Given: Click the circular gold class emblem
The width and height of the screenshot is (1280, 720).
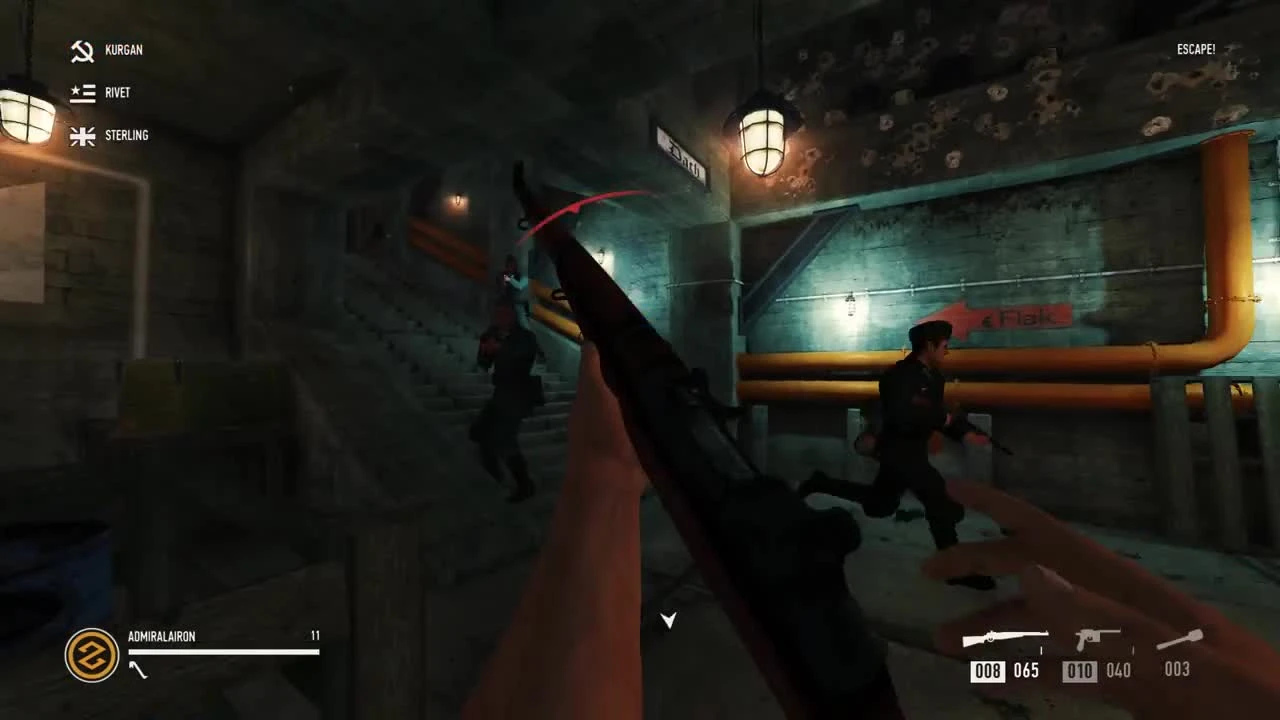Looking at the screenshot, I should coord(91,655).
